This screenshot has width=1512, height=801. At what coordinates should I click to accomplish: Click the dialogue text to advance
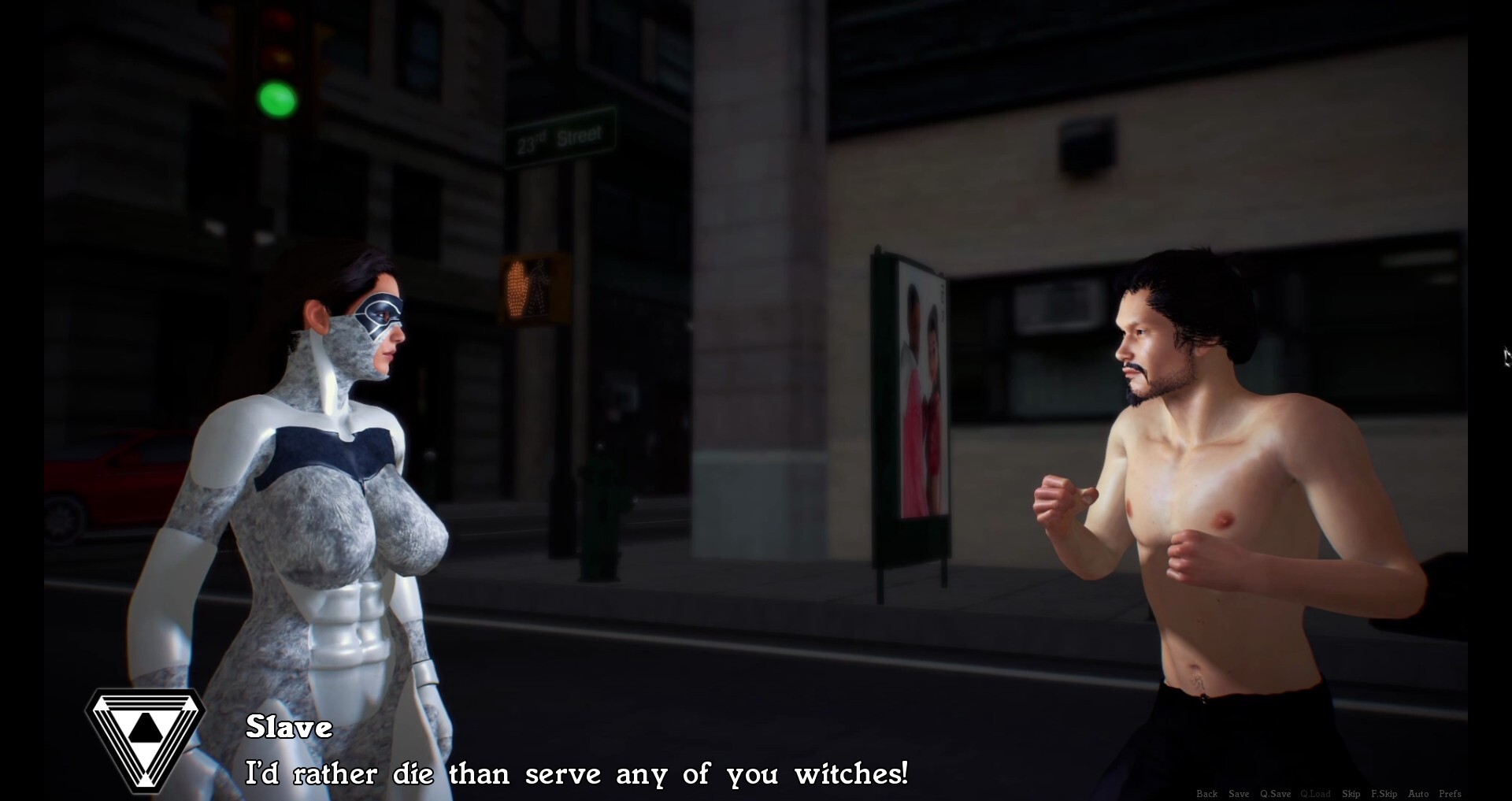pos(579,774)
